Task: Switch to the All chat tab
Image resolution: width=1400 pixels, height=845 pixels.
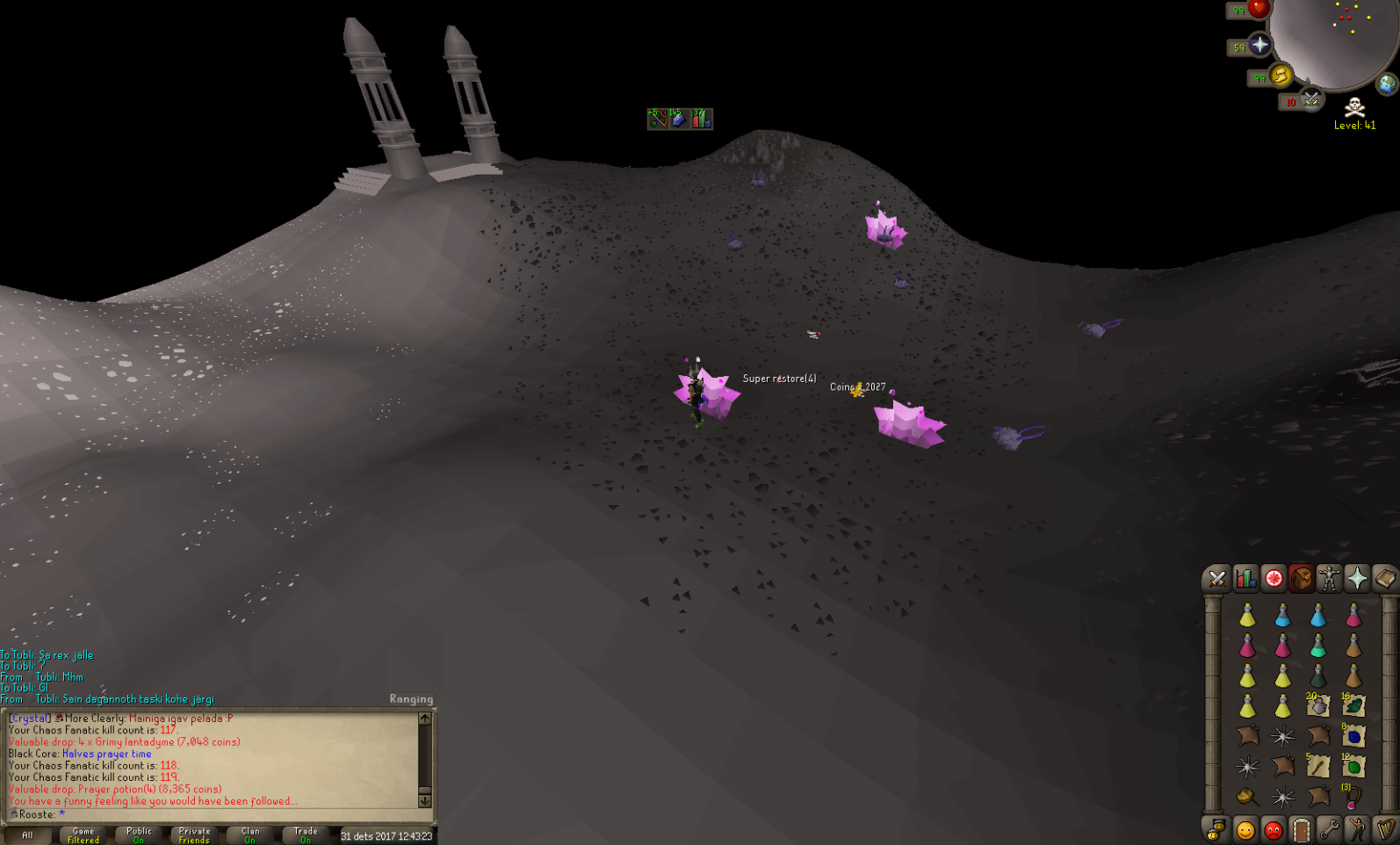Action: [26, 834]
